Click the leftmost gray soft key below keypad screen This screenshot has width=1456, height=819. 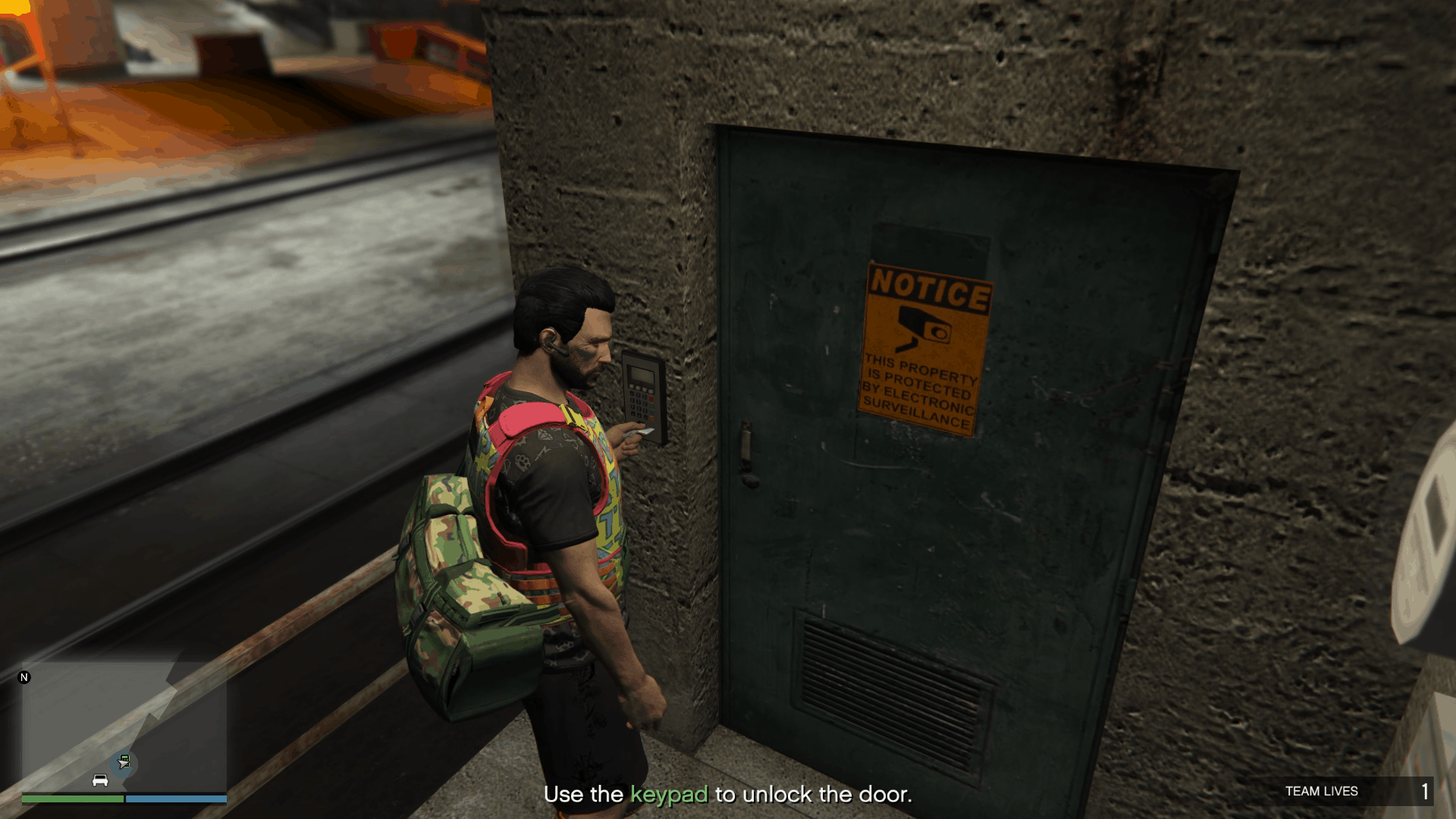[632, 386]
